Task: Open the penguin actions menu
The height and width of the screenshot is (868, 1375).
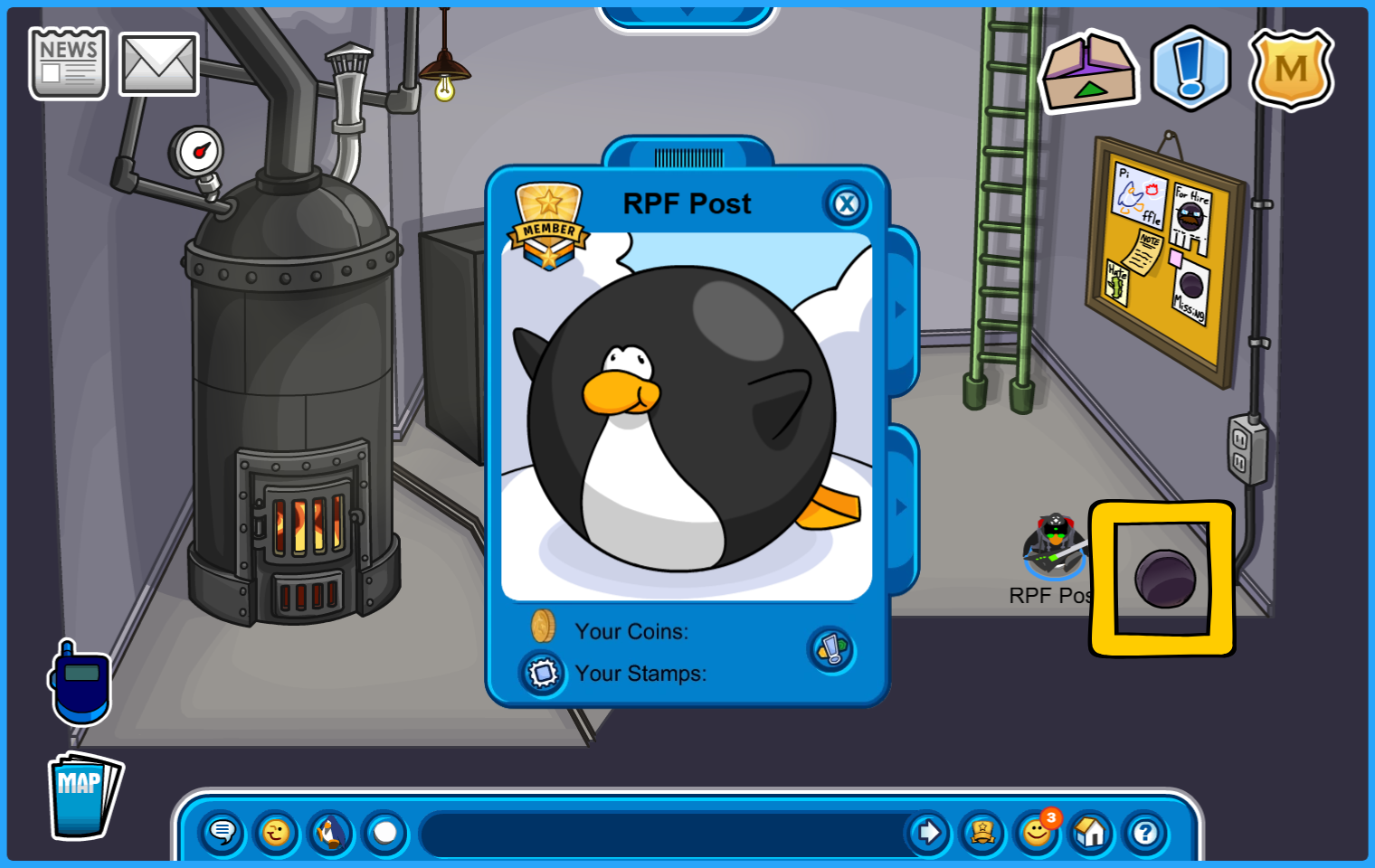Action: click(330, 832)
